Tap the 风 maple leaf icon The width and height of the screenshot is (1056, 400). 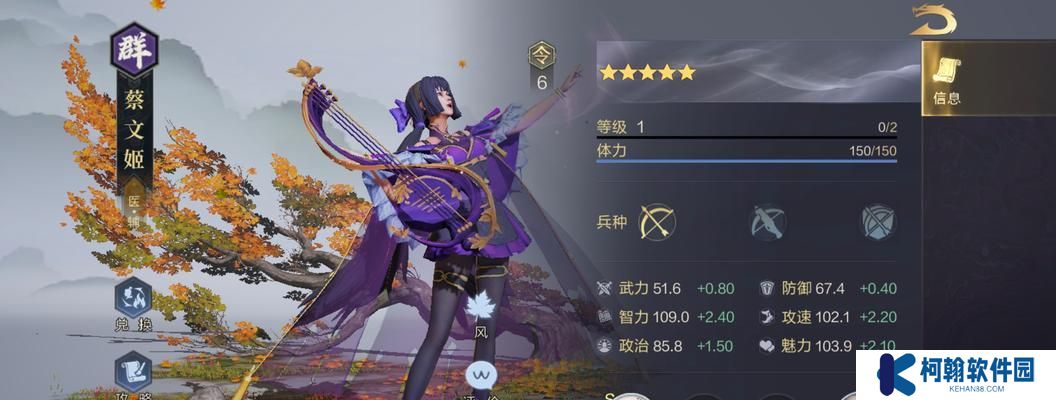tap(482, 309)
